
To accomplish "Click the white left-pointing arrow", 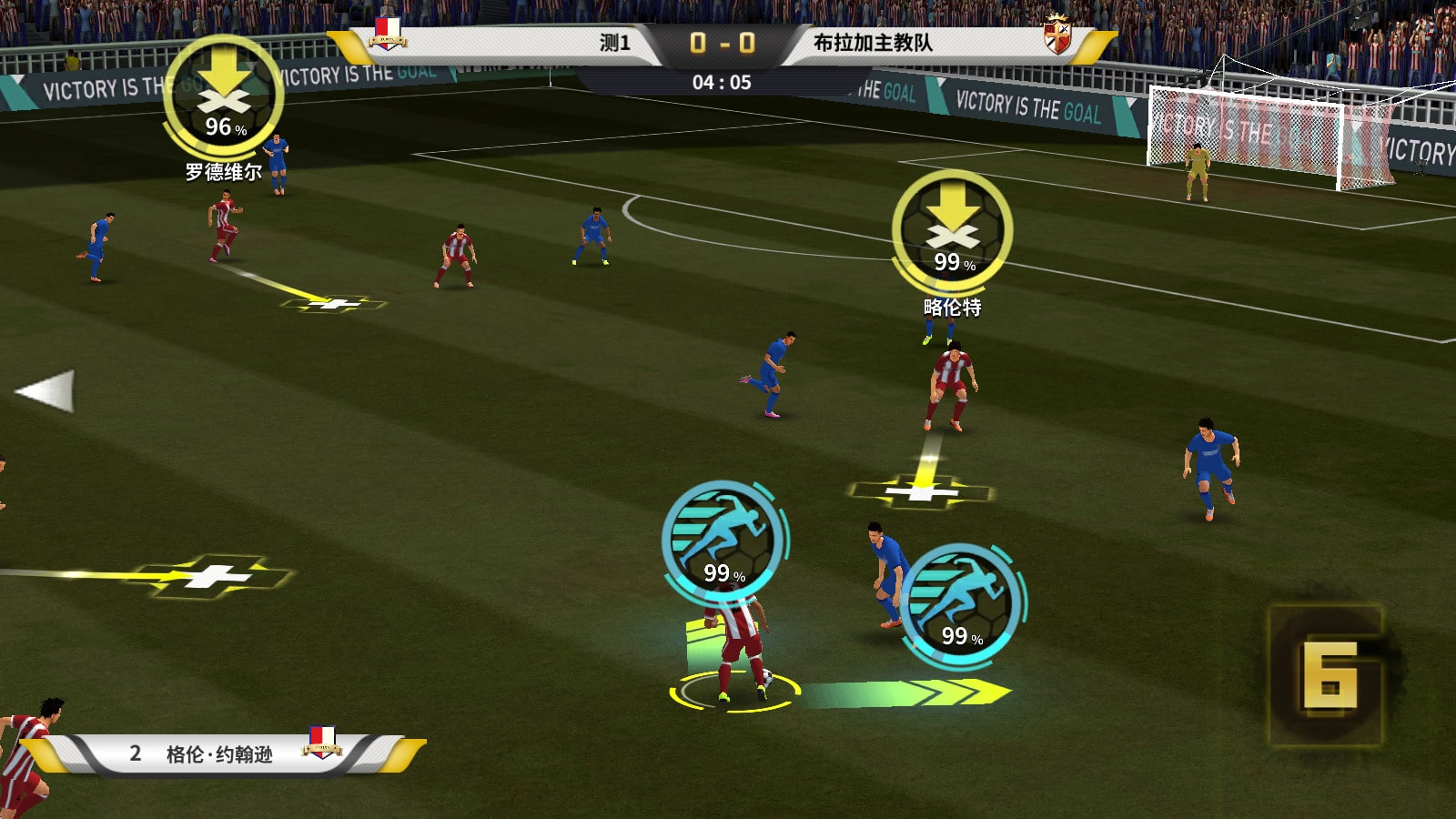I will [45, 391].
